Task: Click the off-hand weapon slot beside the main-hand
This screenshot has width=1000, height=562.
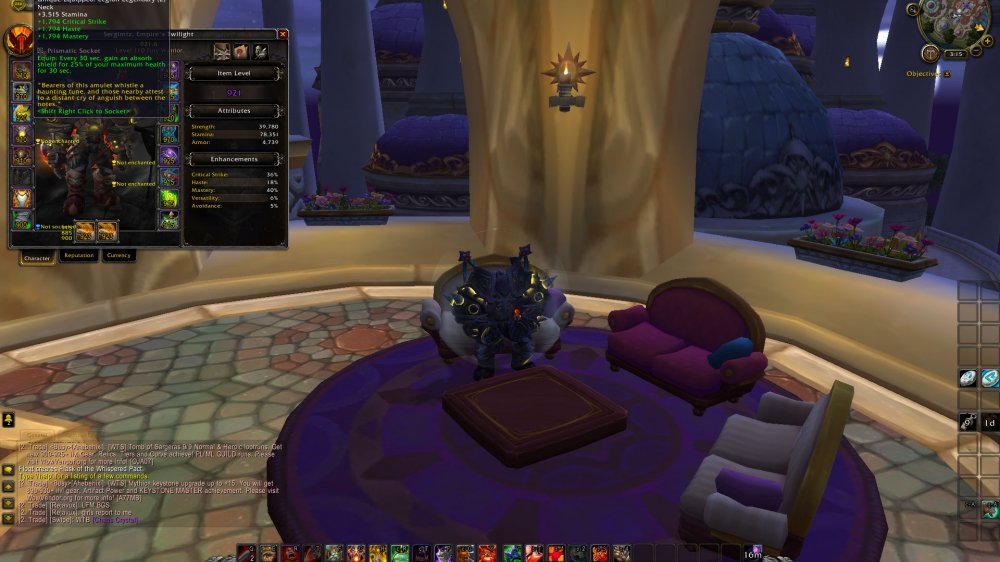Action: coord(107,231)
